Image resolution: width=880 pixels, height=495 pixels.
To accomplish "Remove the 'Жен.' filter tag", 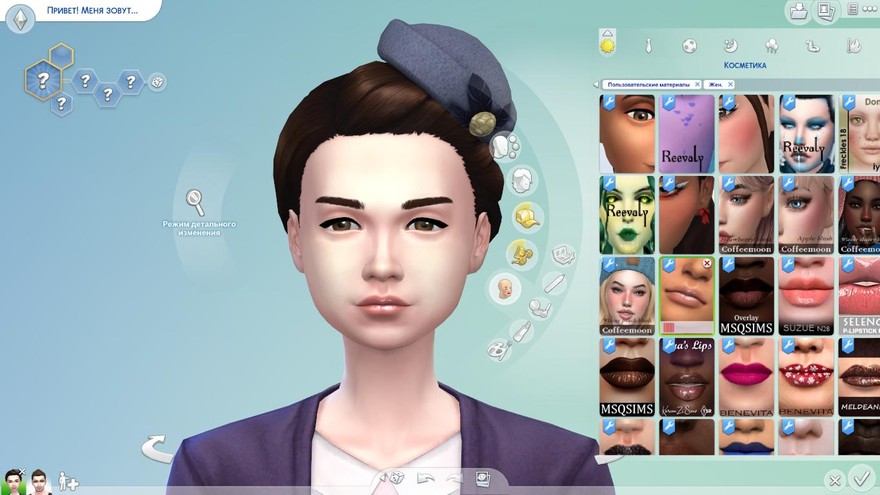I will coord(729,85).
